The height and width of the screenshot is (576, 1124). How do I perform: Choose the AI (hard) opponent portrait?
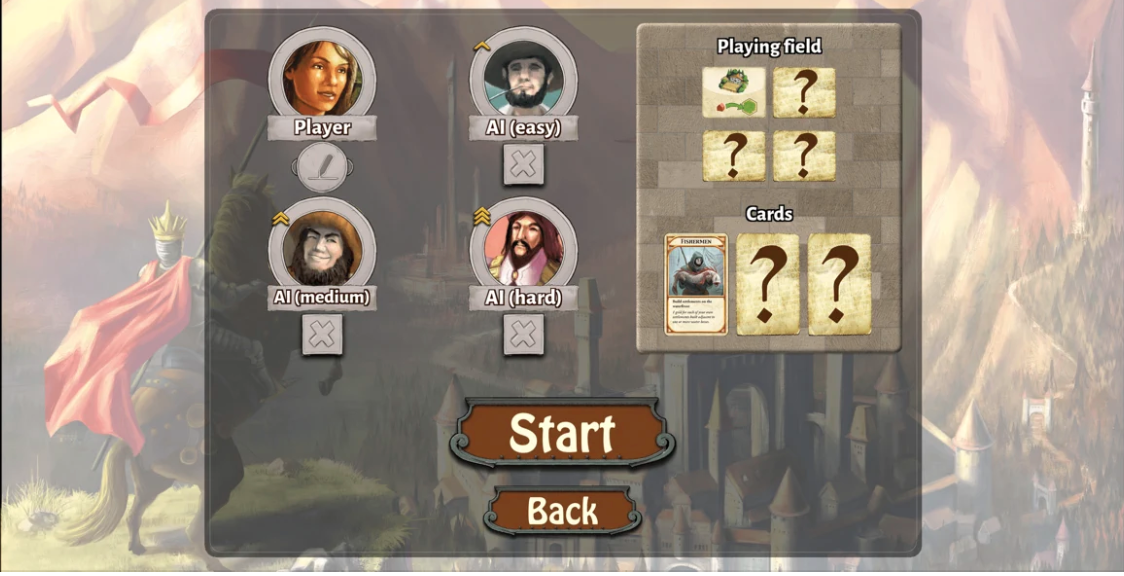point(523,247)
